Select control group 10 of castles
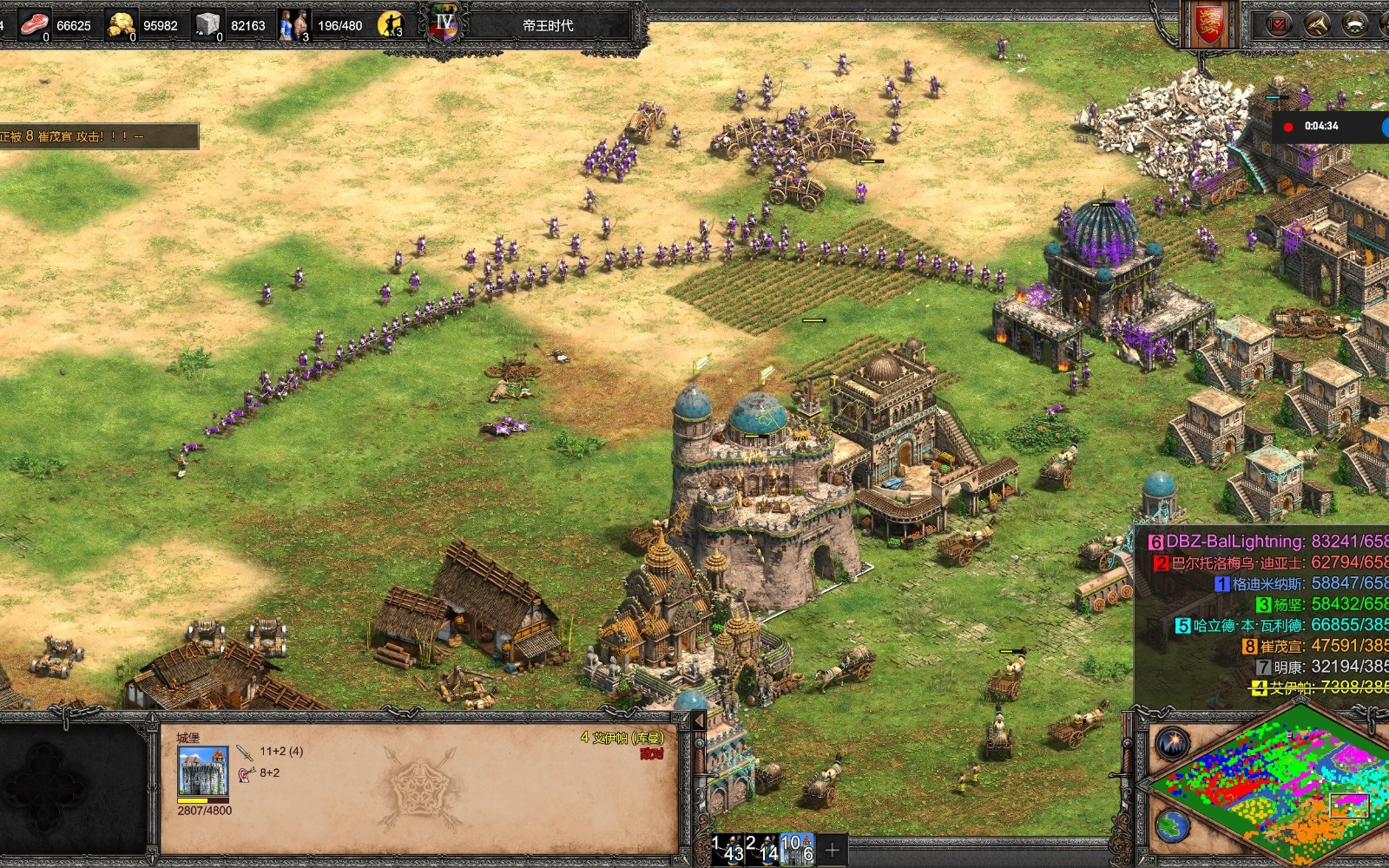 (x=798, y=849)
